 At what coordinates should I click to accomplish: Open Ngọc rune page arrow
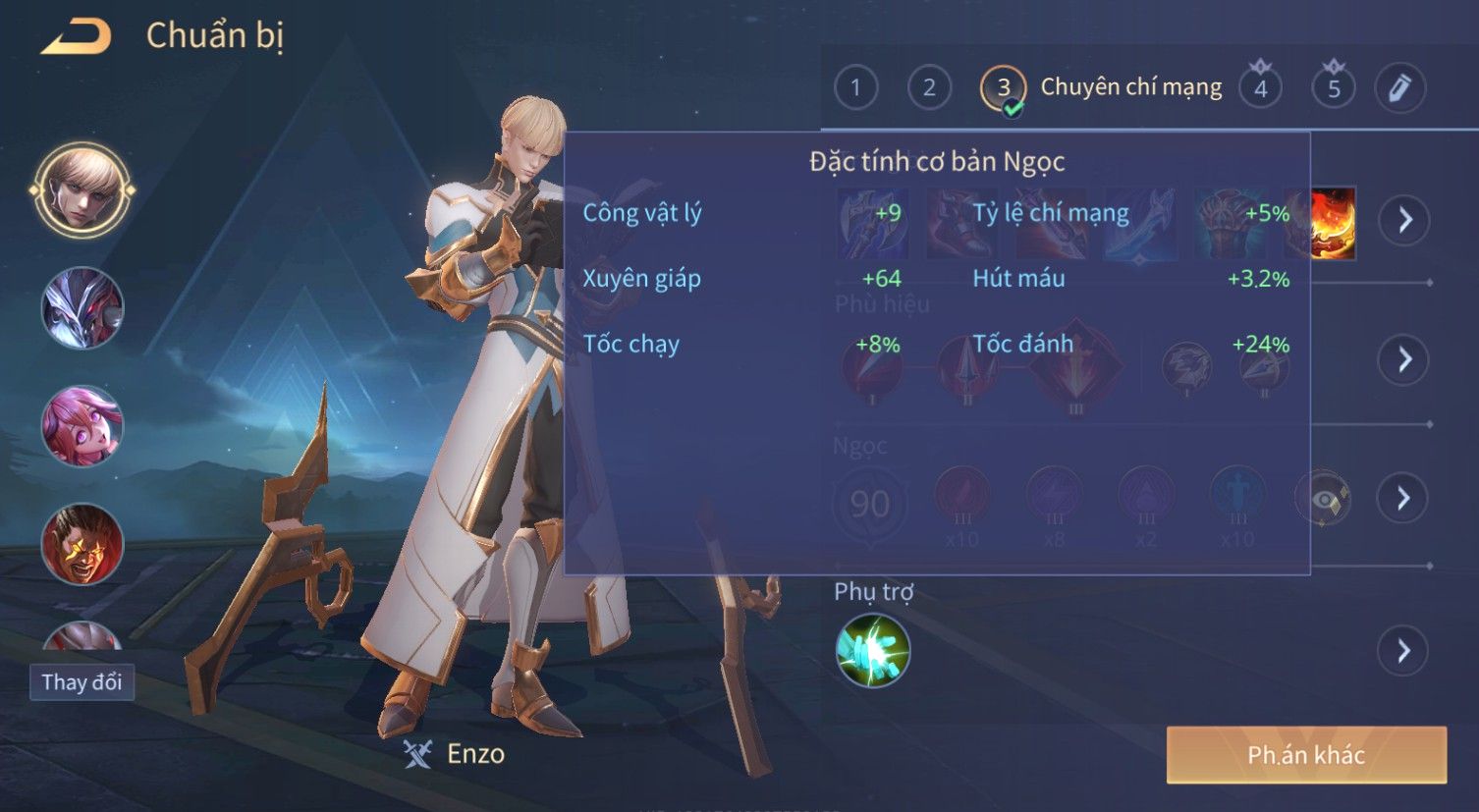[1404, 499]
